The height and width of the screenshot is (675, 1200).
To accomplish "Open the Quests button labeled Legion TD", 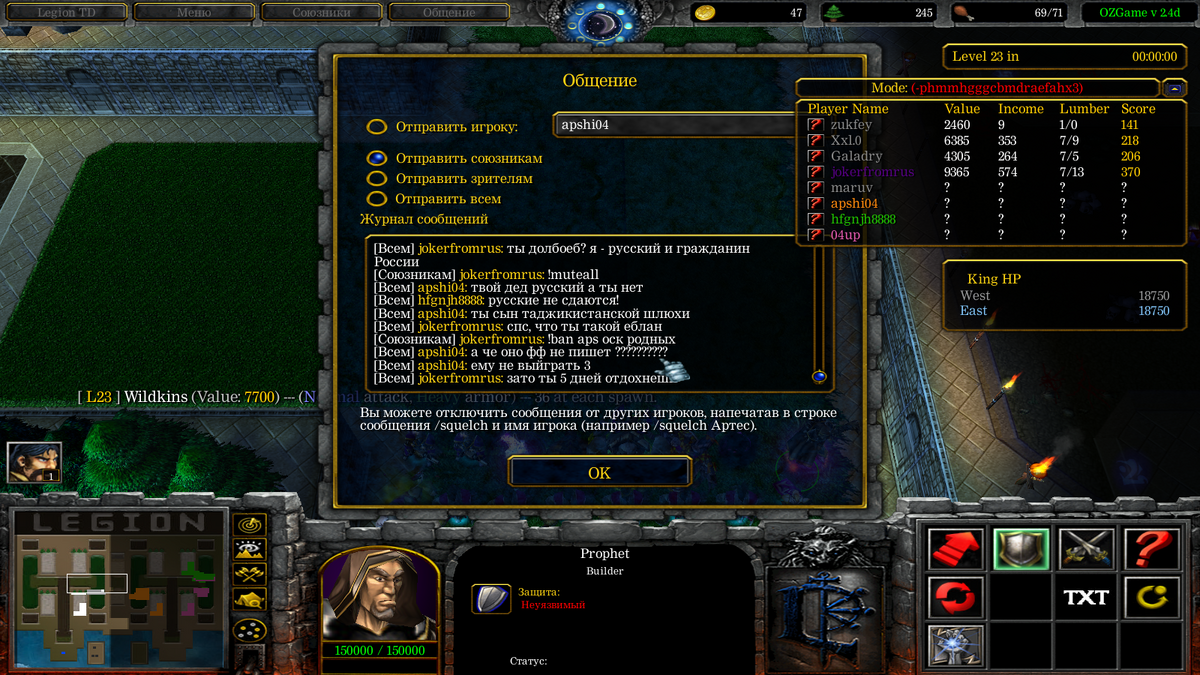I will tap(68, 13).
